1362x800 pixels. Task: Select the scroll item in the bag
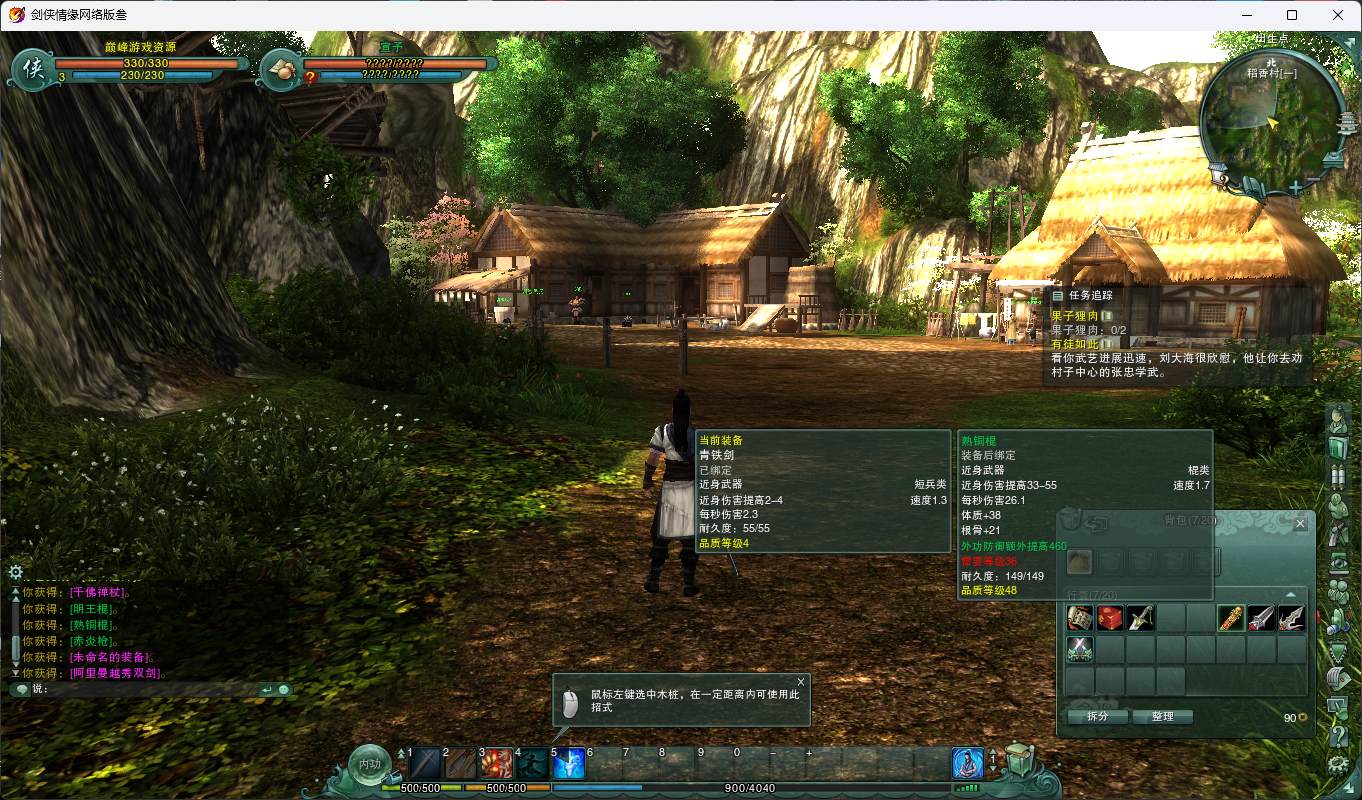click(x=1080, y=618)
